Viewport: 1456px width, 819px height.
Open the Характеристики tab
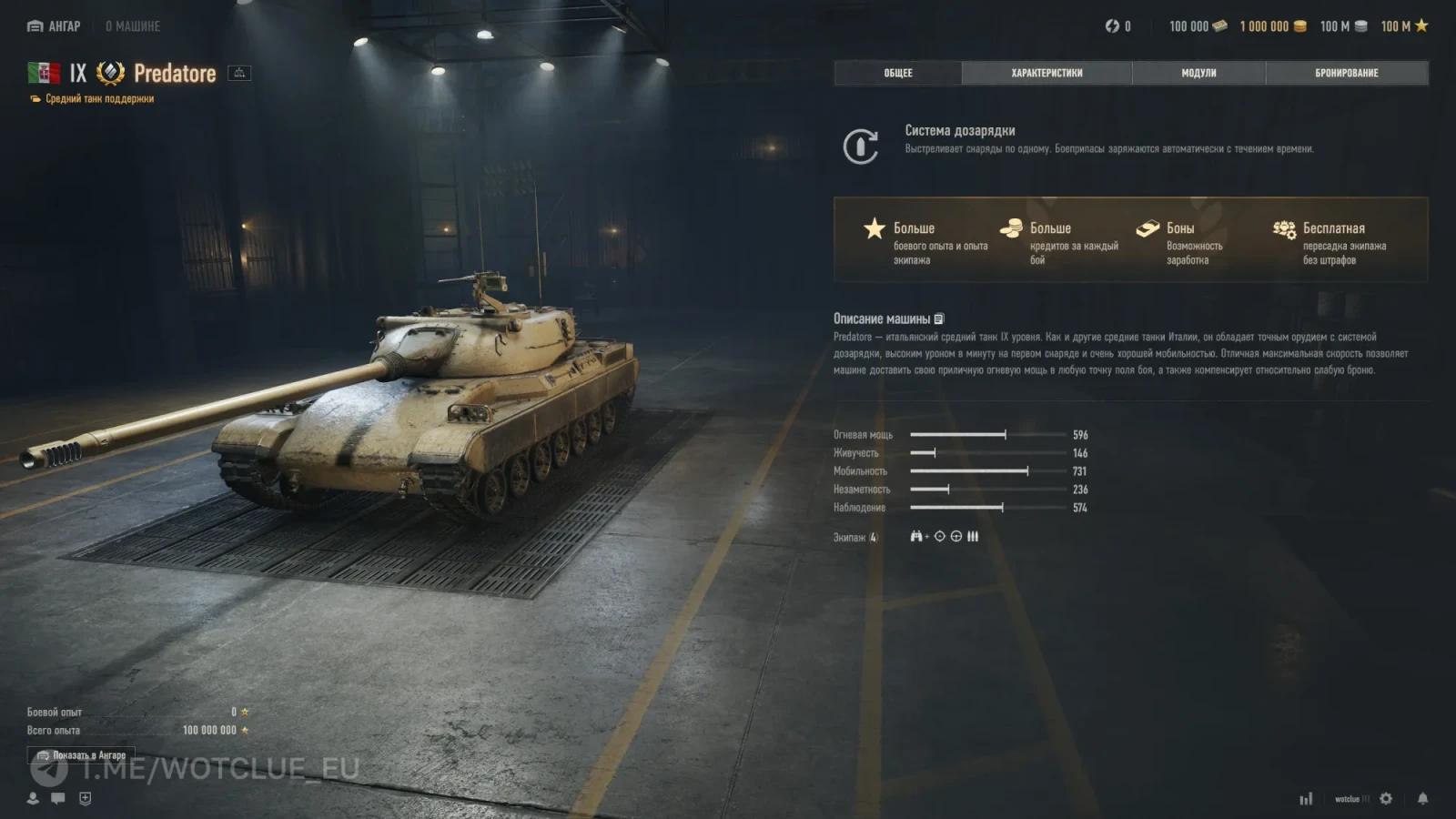(1046, 73)
